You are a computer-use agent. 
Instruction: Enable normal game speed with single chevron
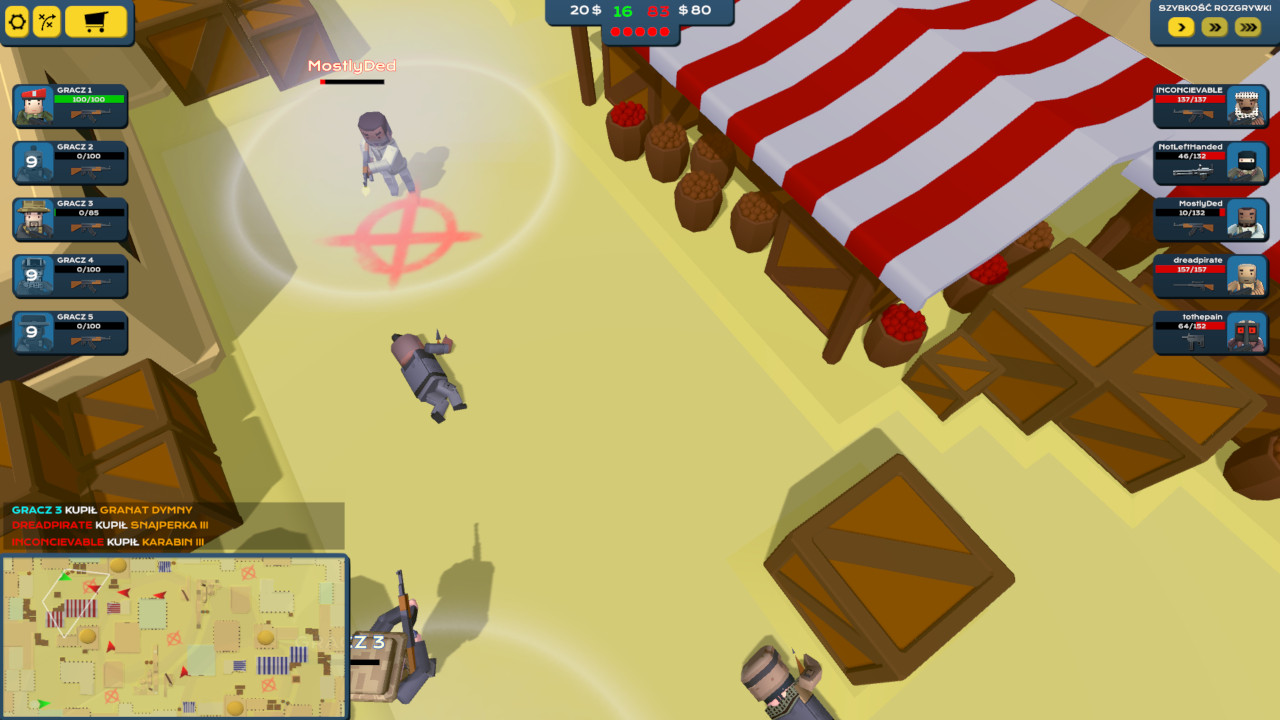tap(1180, 27)
